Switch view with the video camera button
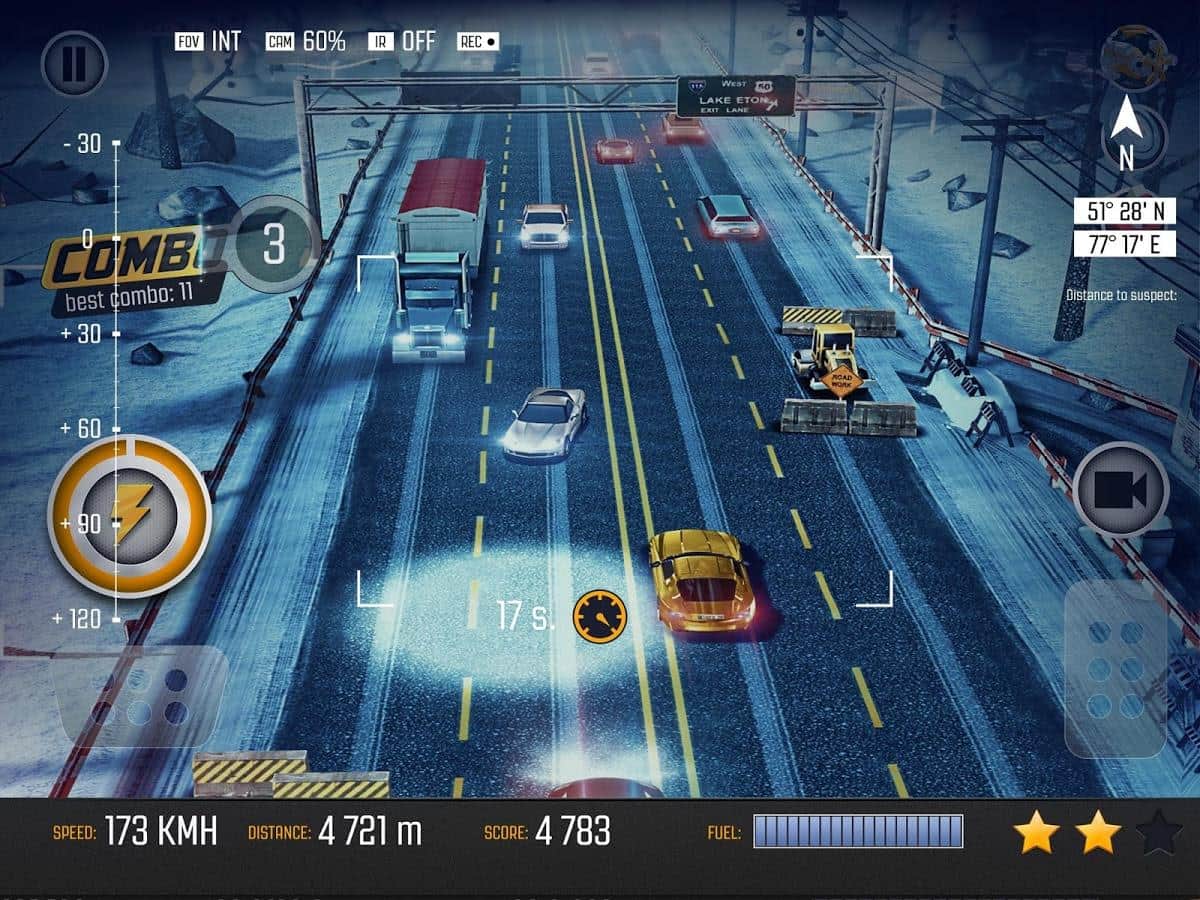This screenshot has width=1200, height=900. click(x=1122, y=490)
